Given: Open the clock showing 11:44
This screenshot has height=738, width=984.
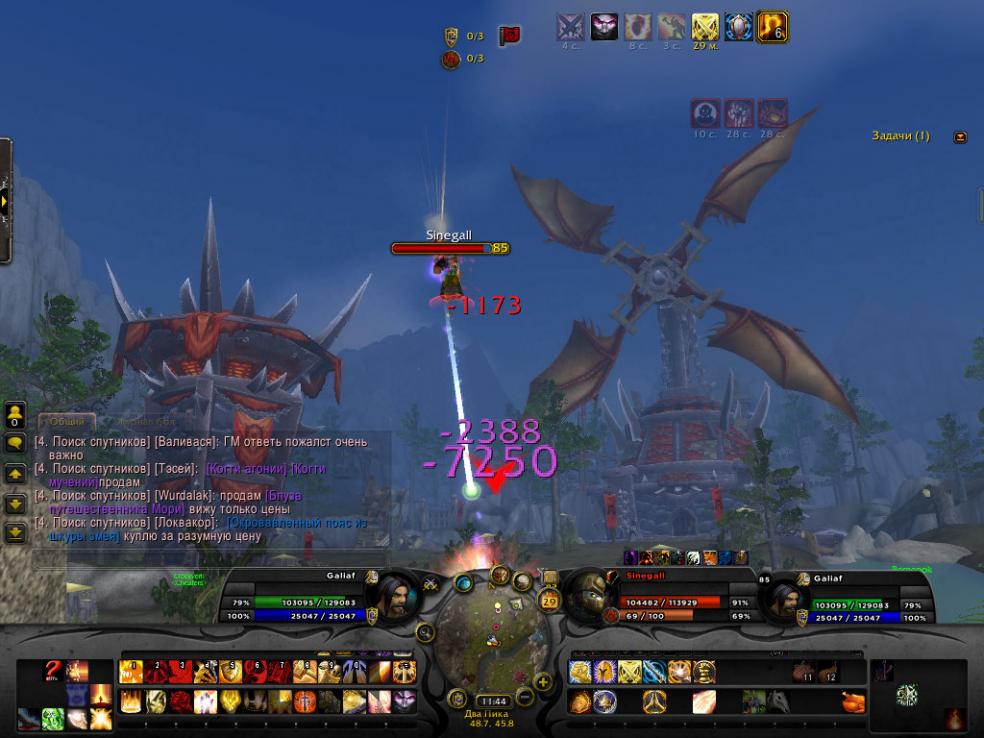Looking at the screenshot, I should (x=491, y=701).
